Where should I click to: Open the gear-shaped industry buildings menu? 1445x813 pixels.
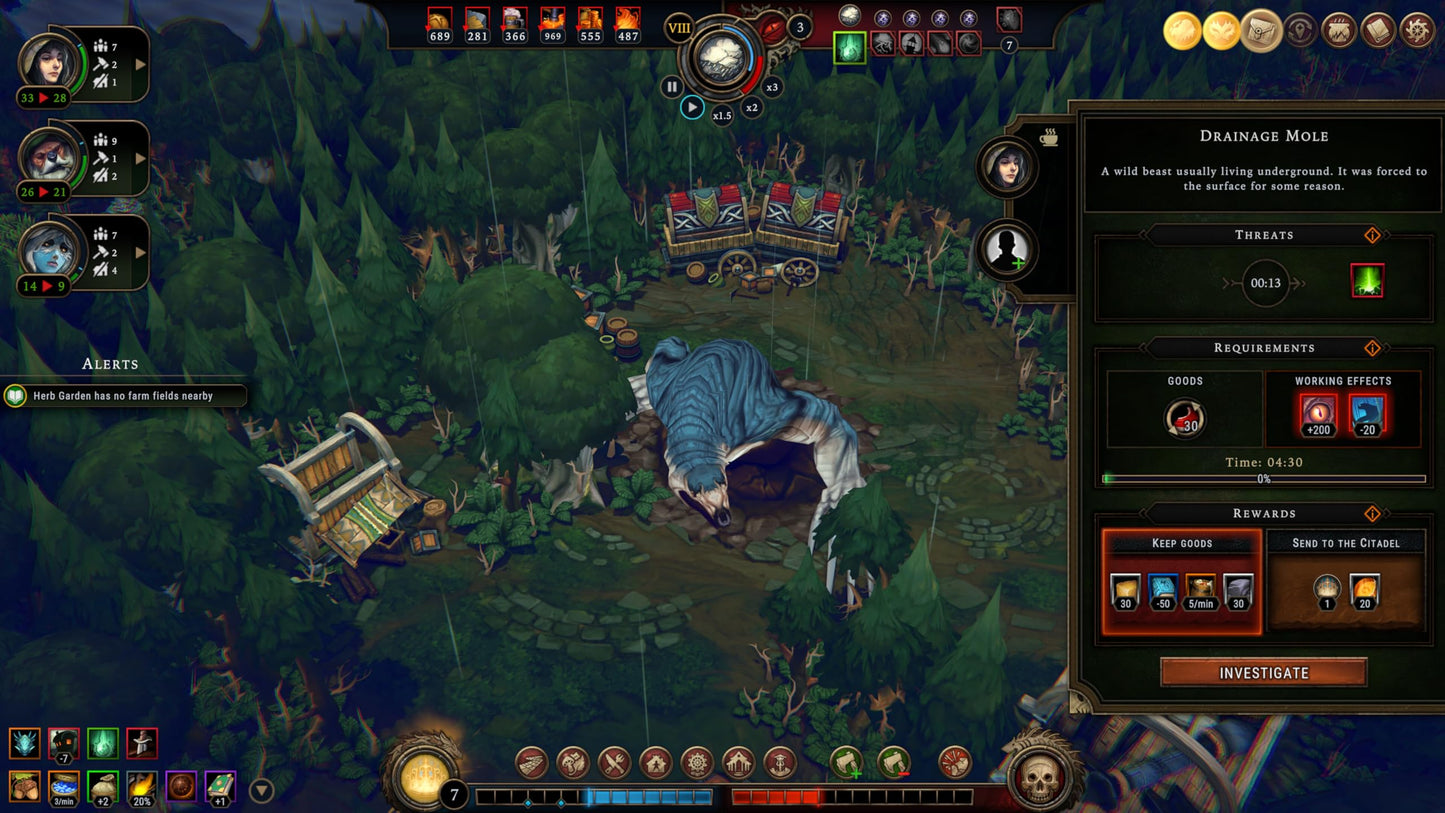[x=697, y=761]
